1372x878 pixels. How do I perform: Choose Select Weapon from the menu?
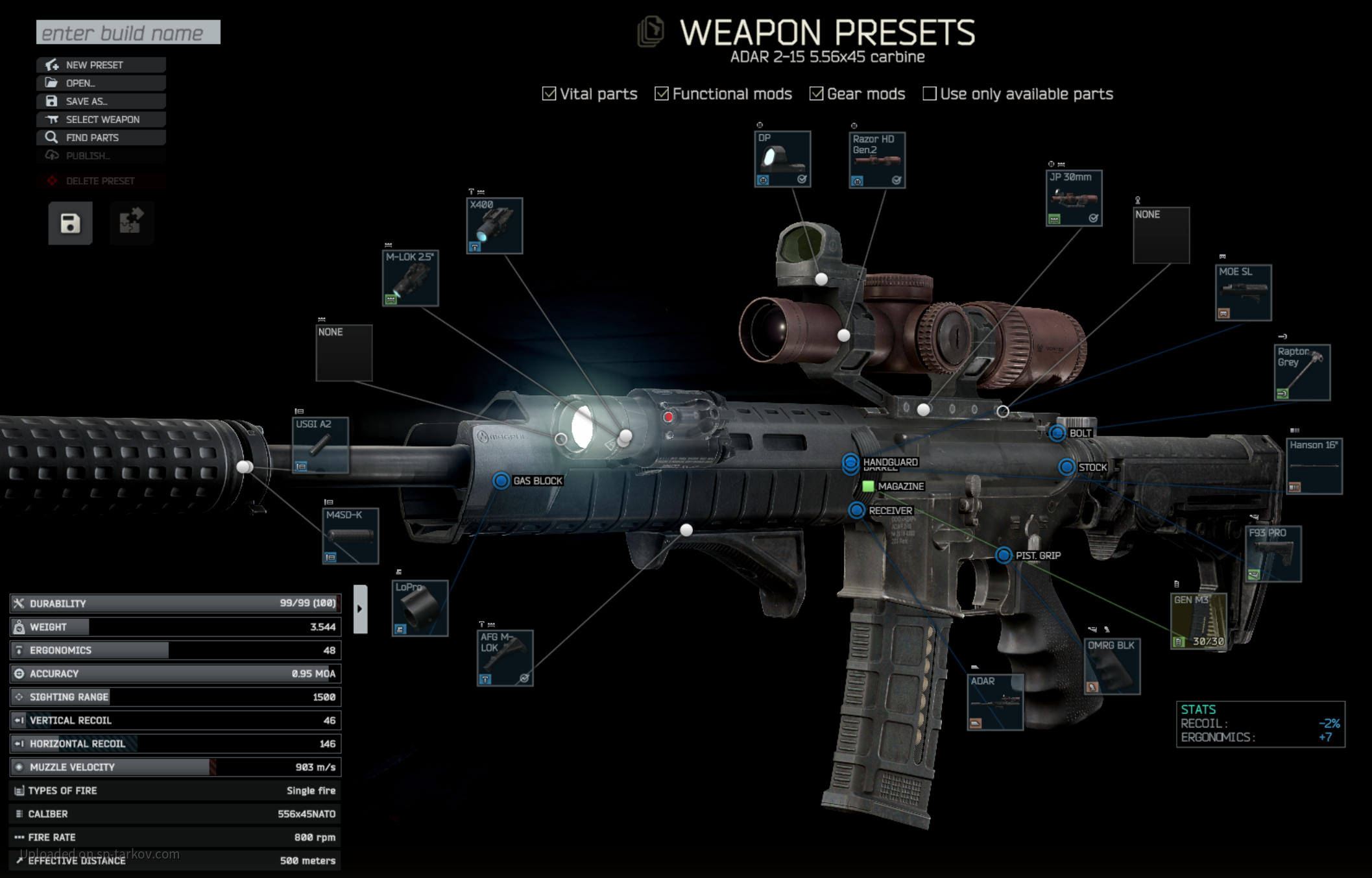[x=101, y=119]
